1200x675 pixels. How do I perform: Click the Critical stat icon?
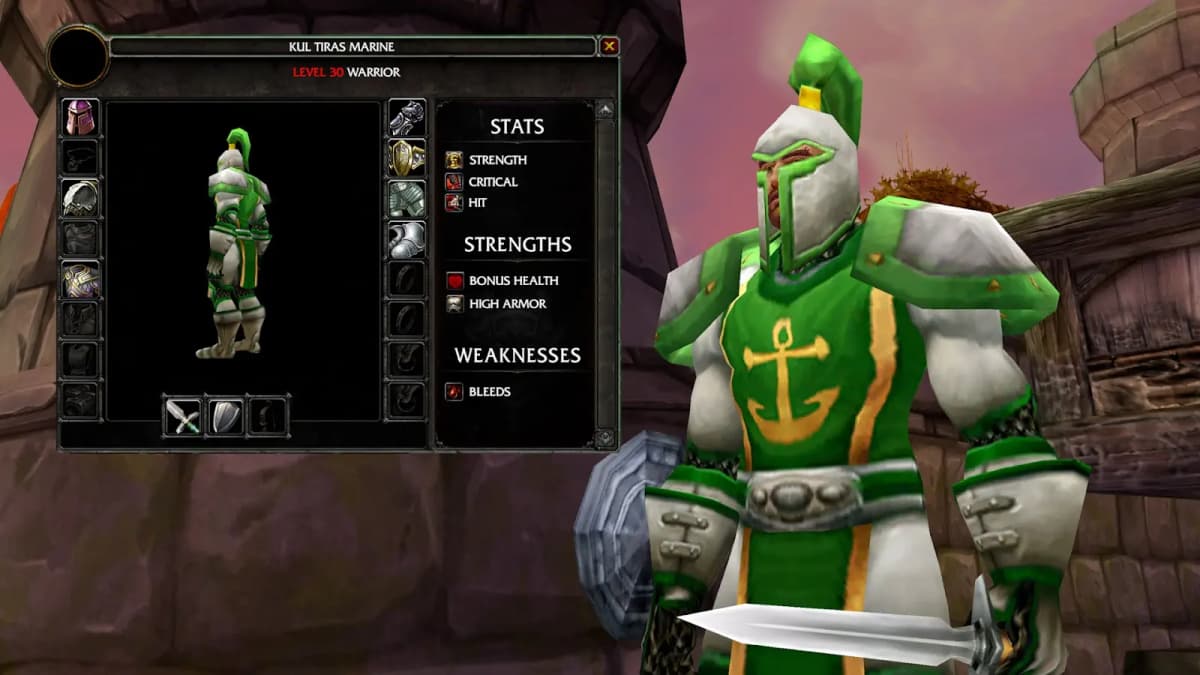454,182
